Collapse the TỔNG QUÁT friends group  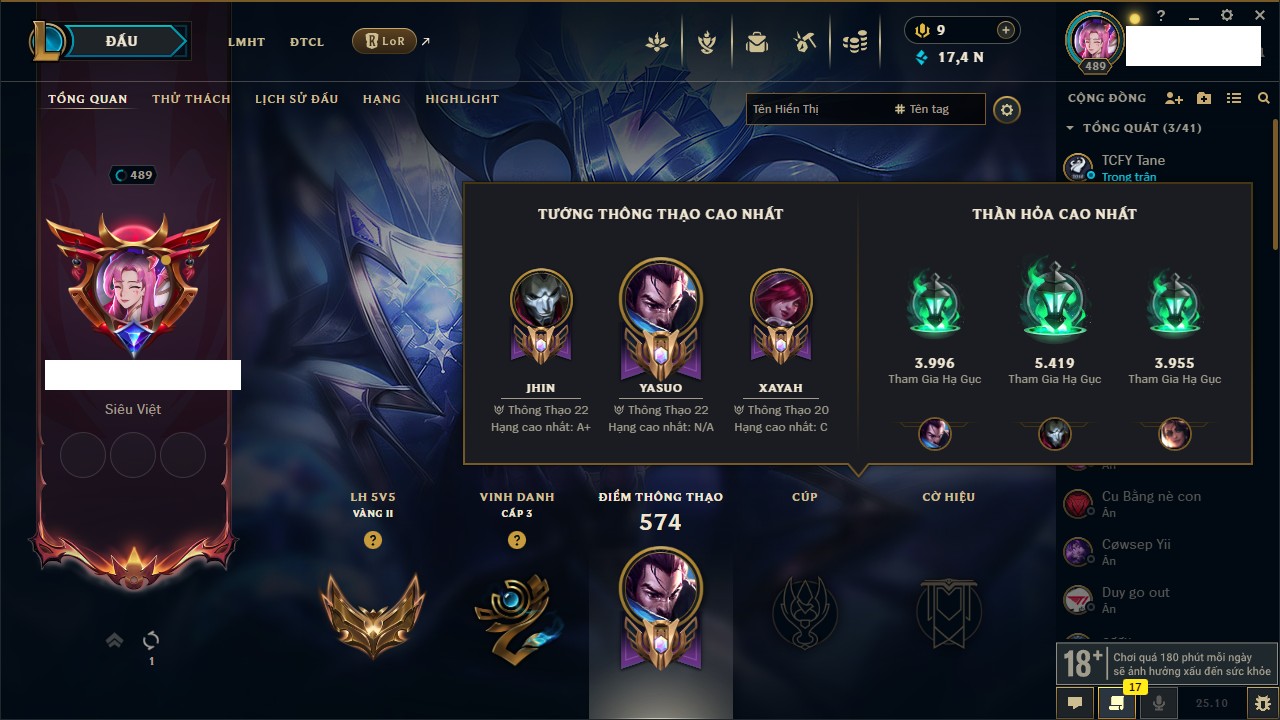point(1070,128)
